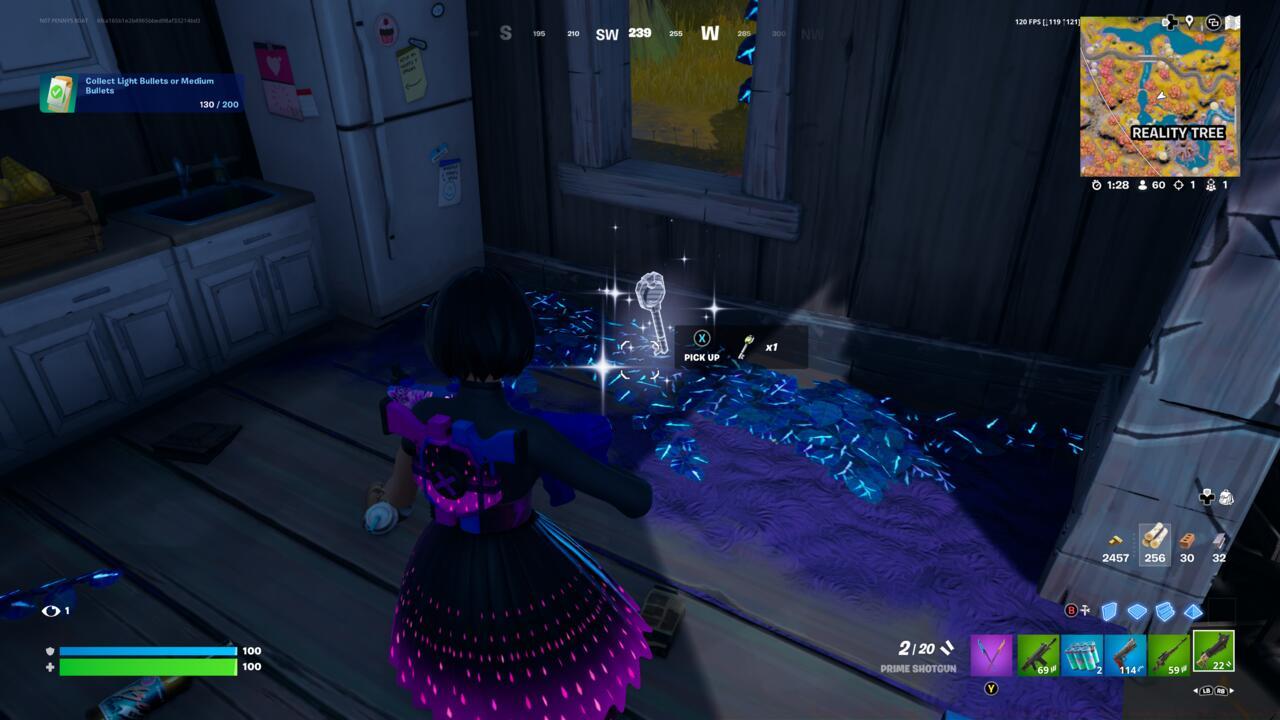Select the floor build piece icon
This screenshot has height=720, width=1280.
point(1138,610)
